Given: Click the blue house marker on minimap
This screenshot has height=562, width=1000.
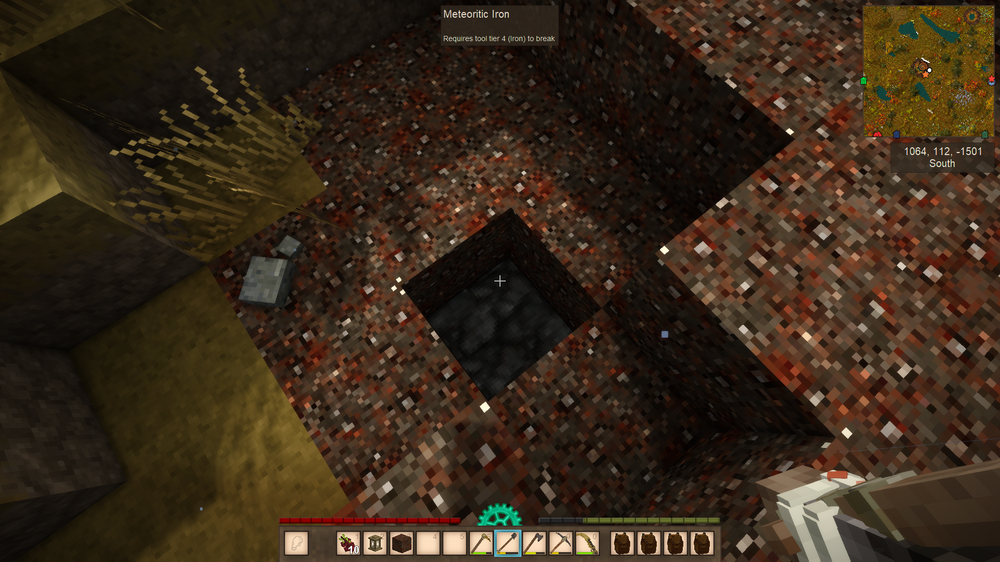Looking at the screenshot, I should pos(897,133).
